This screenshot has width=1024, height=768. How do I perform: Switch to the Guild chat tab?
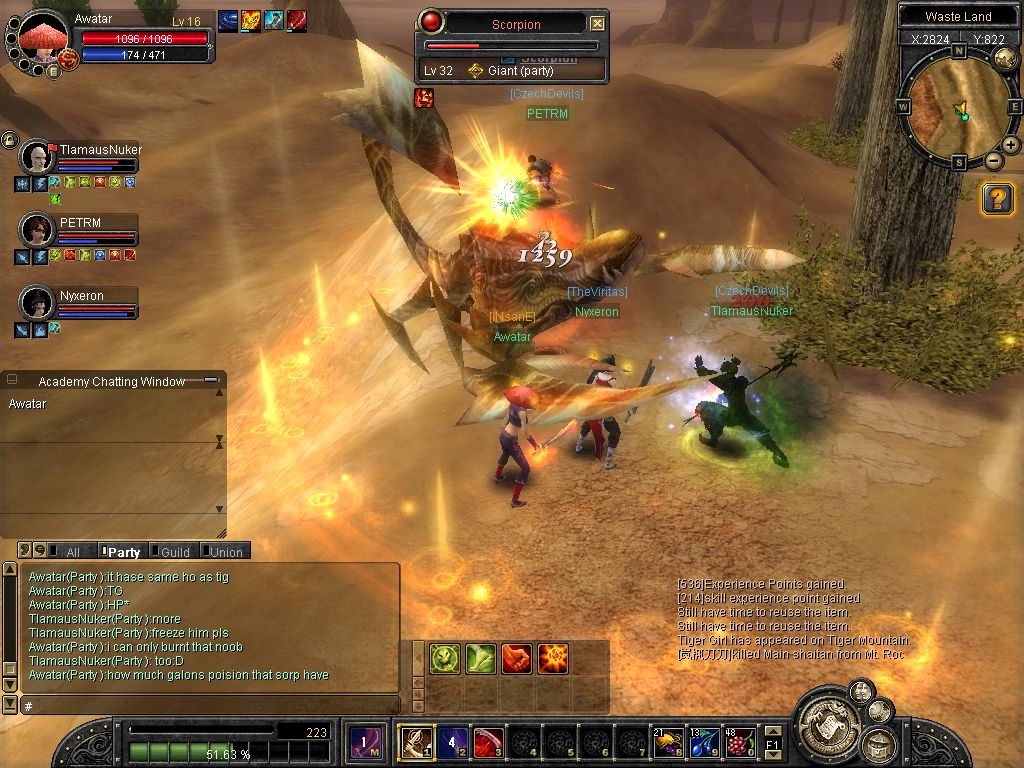point(174,552)
